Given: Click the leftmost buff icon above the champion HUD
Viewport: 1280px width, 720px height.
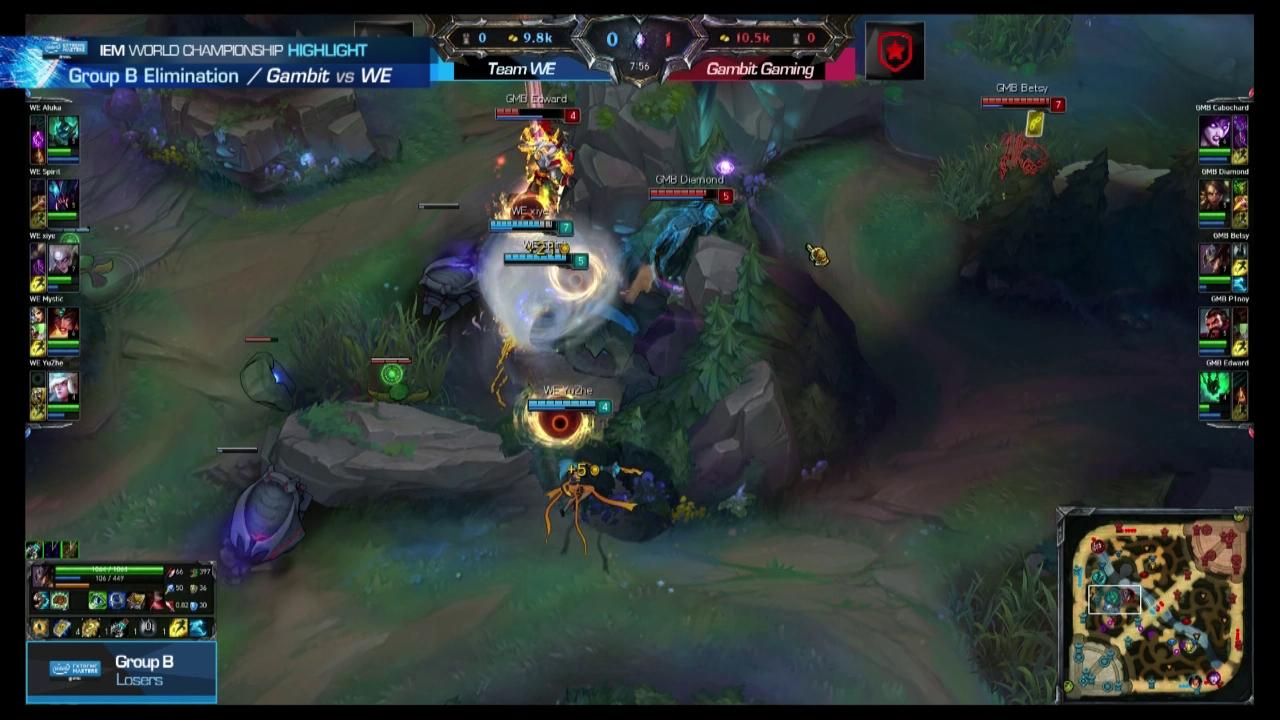Looking at the screenshot, I should tap(32, 548).
